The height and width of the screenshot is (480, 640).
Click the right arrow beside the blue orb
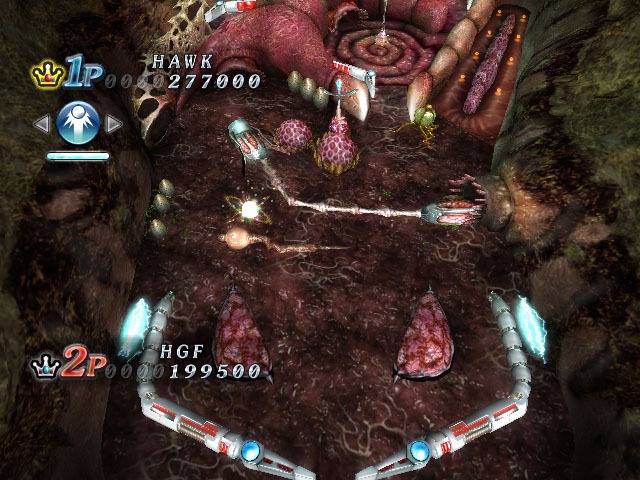pos(113,124)
